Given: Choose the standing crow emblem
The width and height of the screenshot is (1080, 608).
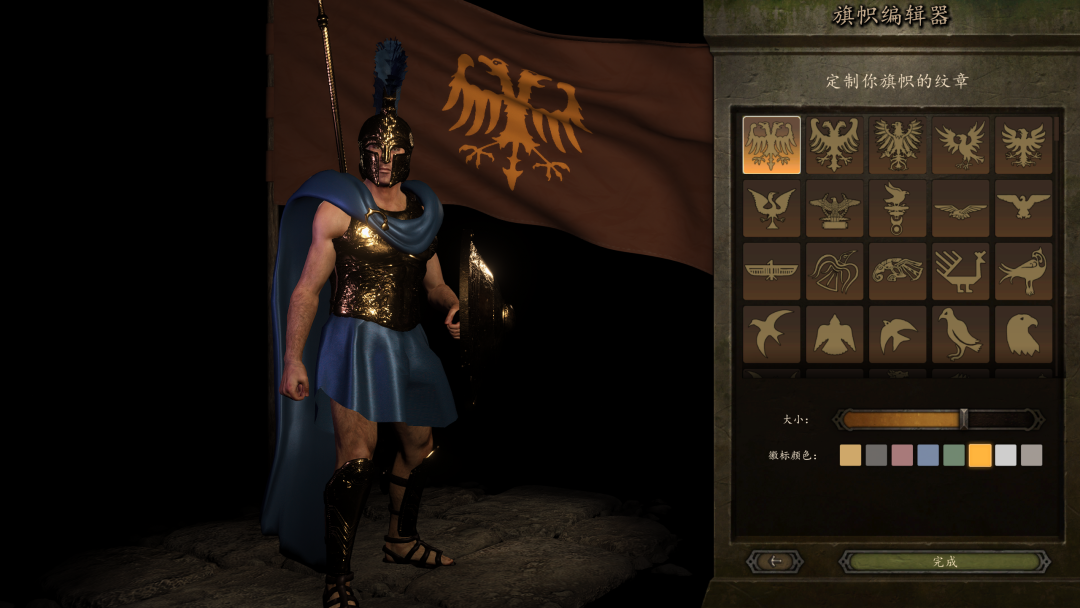Looking at the screenshot, I should 960,333.
